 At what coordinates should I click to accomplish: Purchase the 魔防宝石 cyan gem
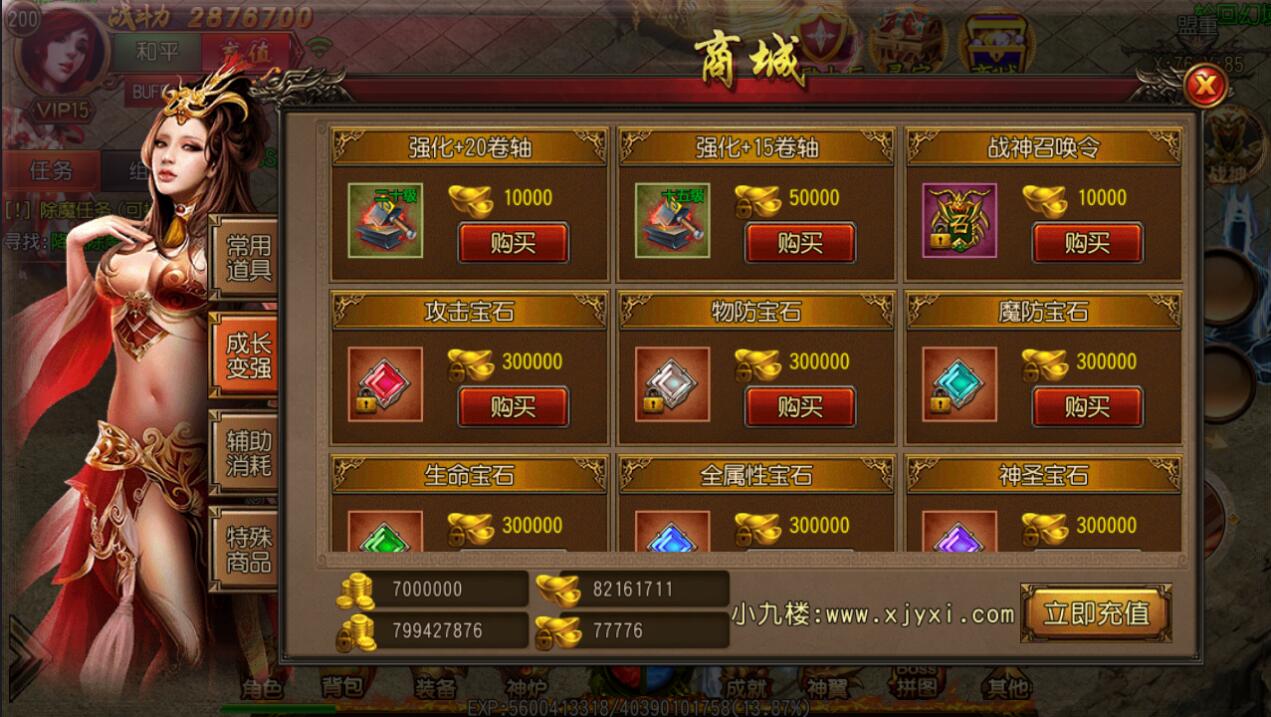click(x=1087, y=407)
